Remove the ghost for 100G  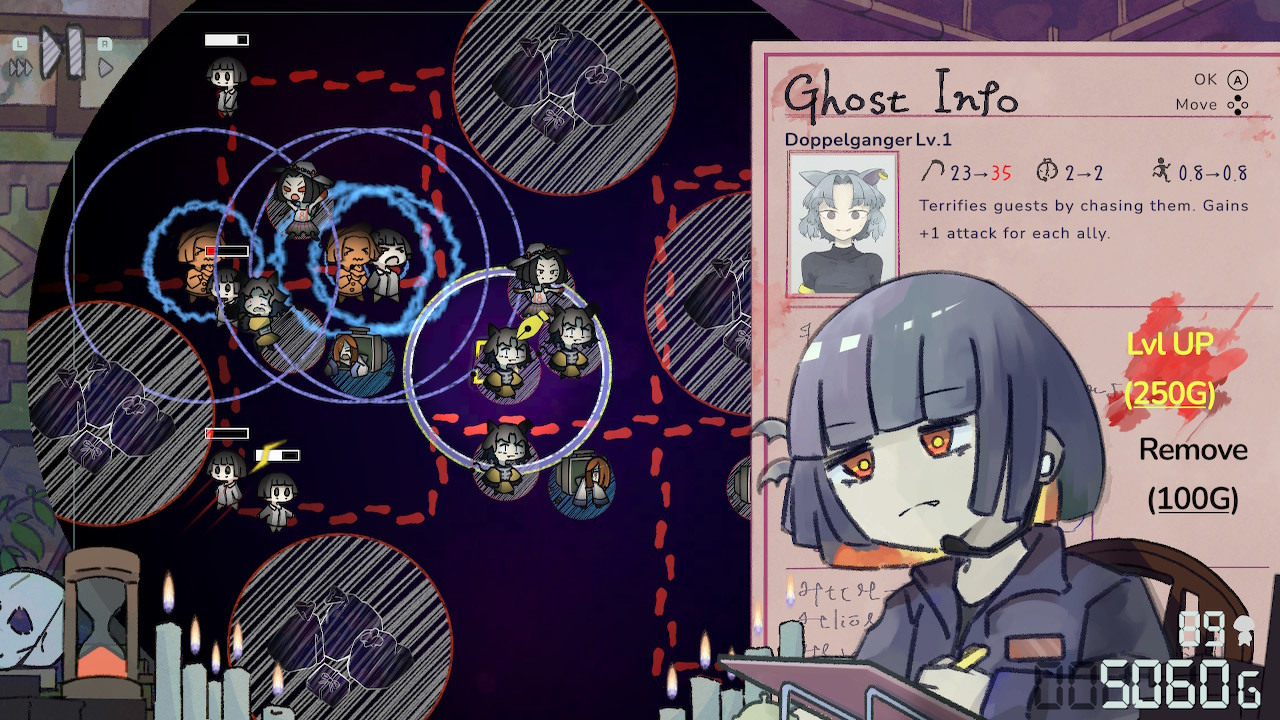(1193, 475)
